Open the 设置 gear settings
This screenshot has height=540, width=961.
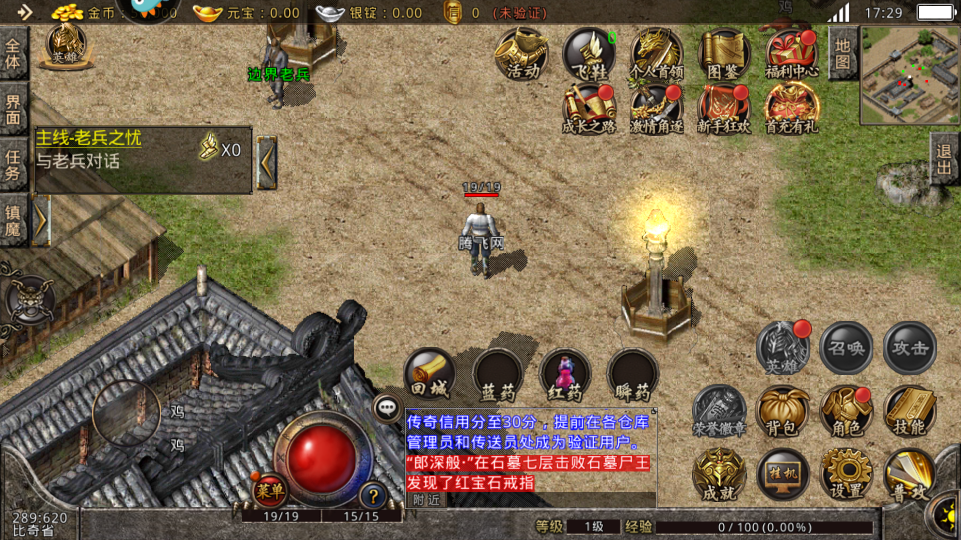846,474
